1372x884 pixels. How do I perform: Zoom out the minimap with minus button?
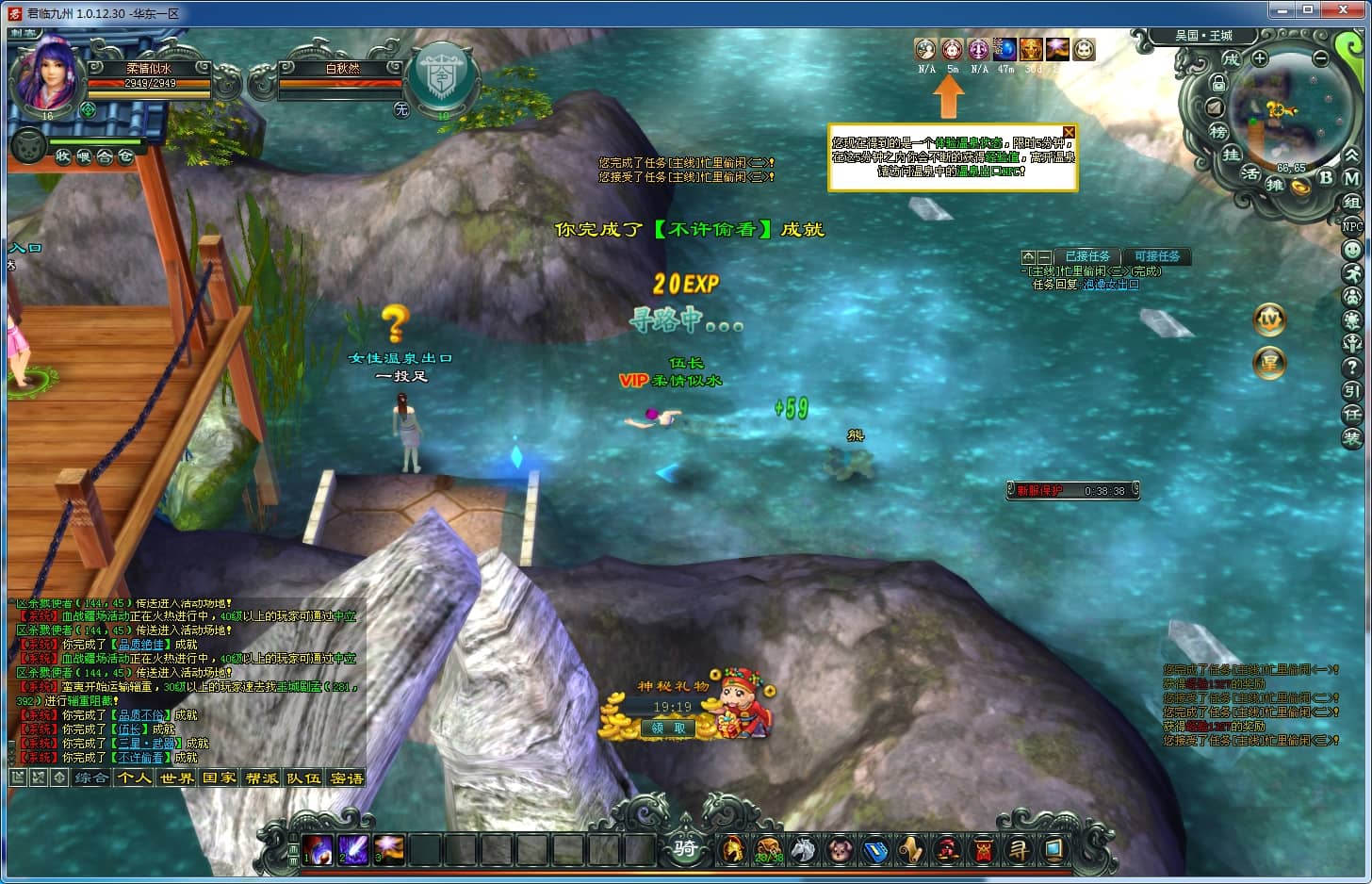(x=1320, y=58)
